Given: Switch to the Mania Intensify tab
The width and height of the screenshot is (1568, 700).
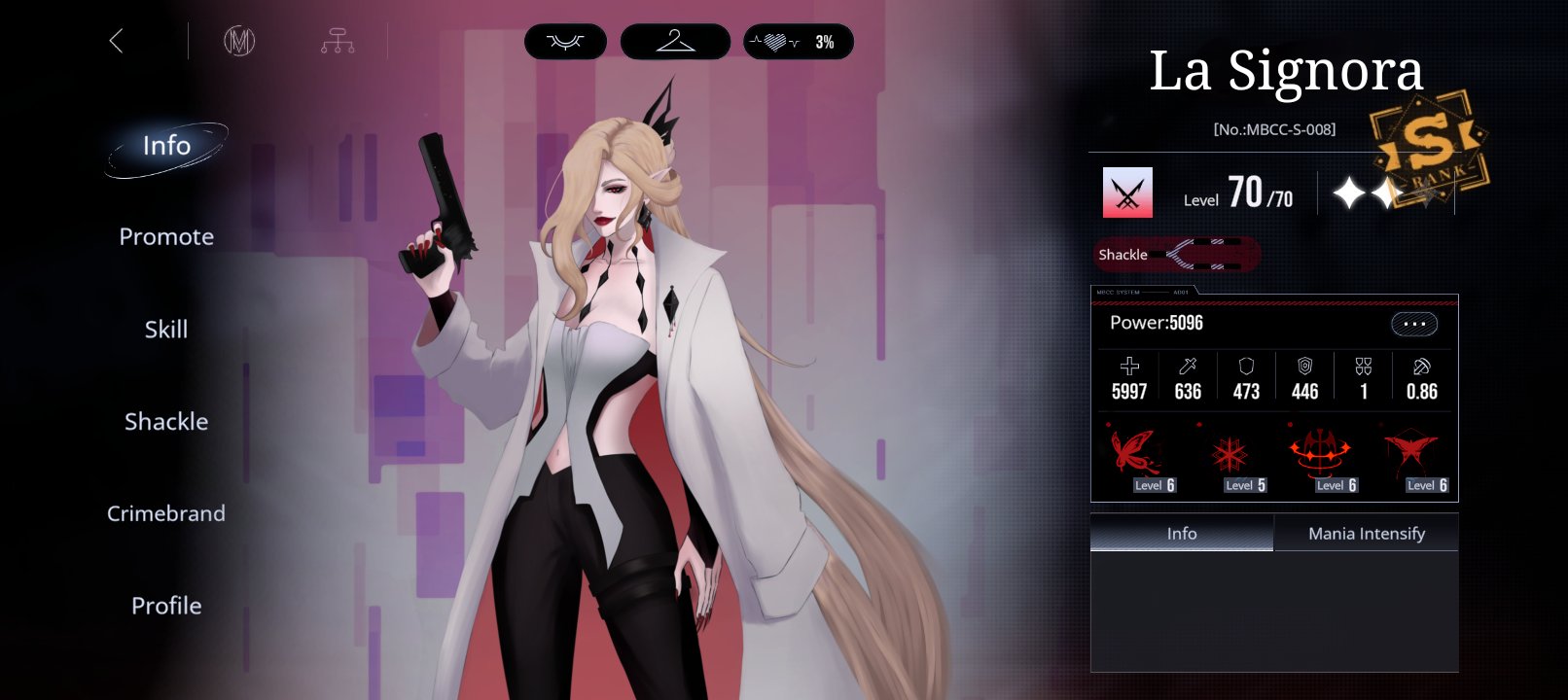Looking at the screenshot, I should pyautogui.click(x=1366, y=534).
